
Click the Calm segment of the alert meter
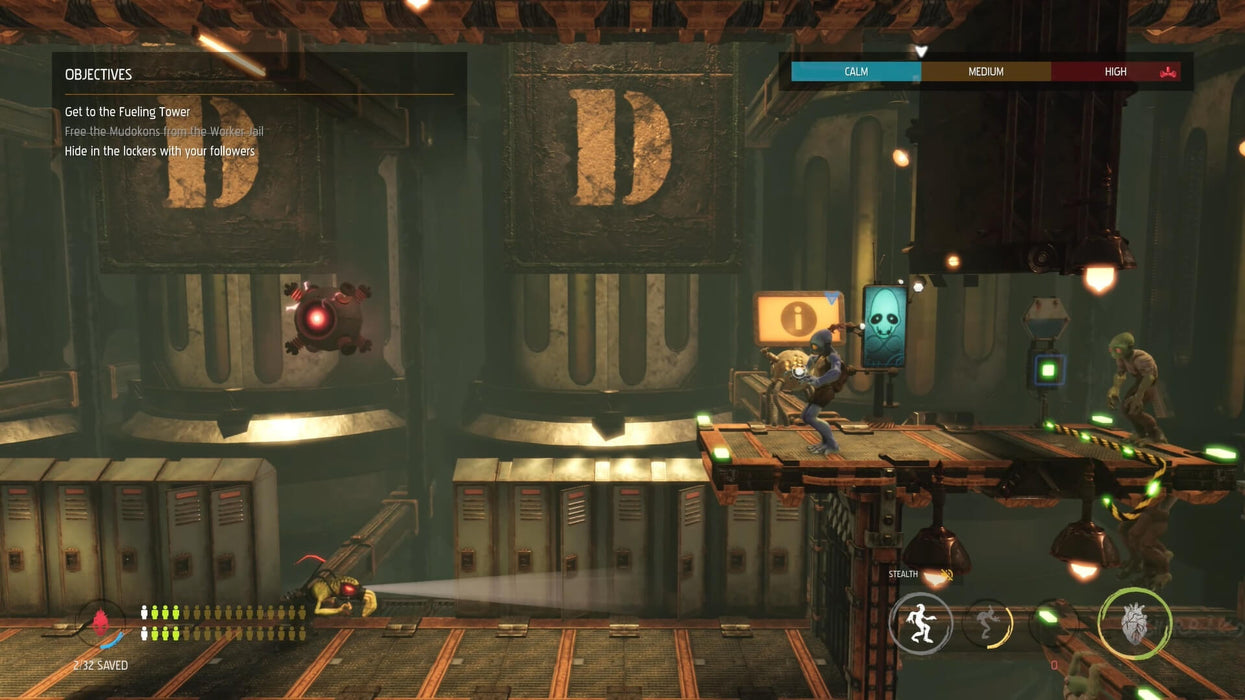pos(856,72)
